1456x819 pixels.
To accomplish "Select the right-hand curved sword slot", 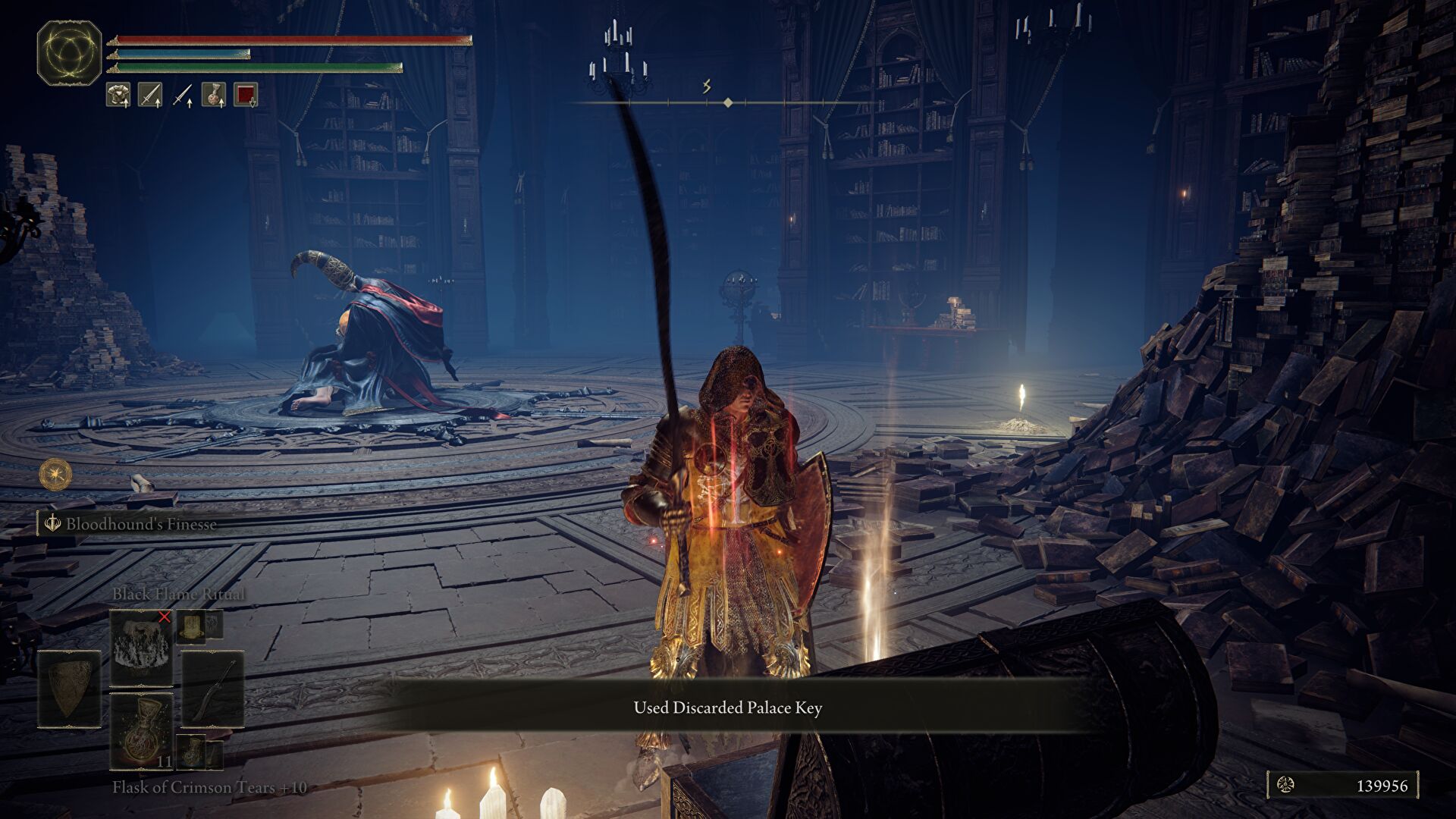I will pyautogui.click(x=212, y=689).
